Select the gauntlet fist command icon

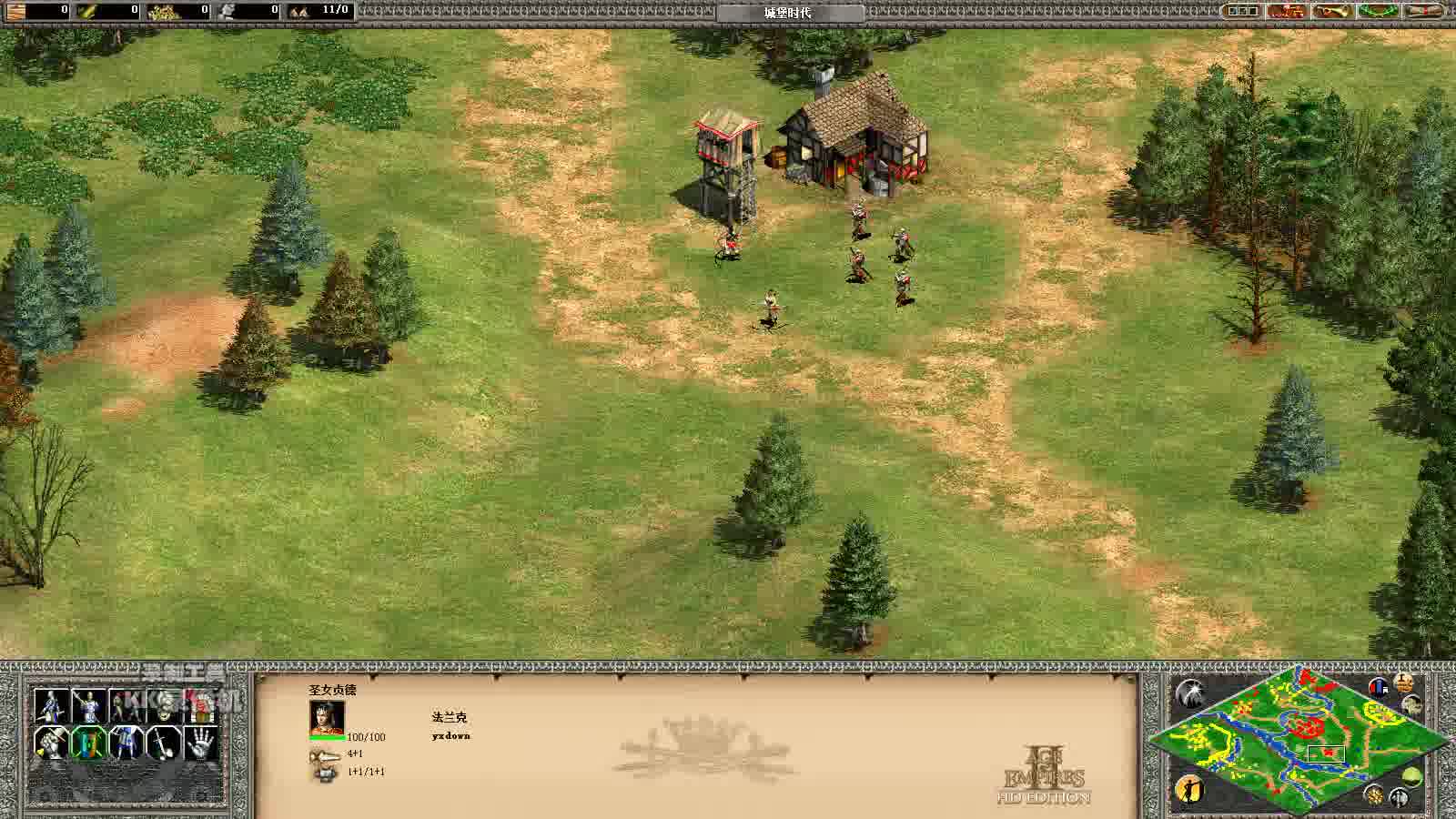point(51,743)
